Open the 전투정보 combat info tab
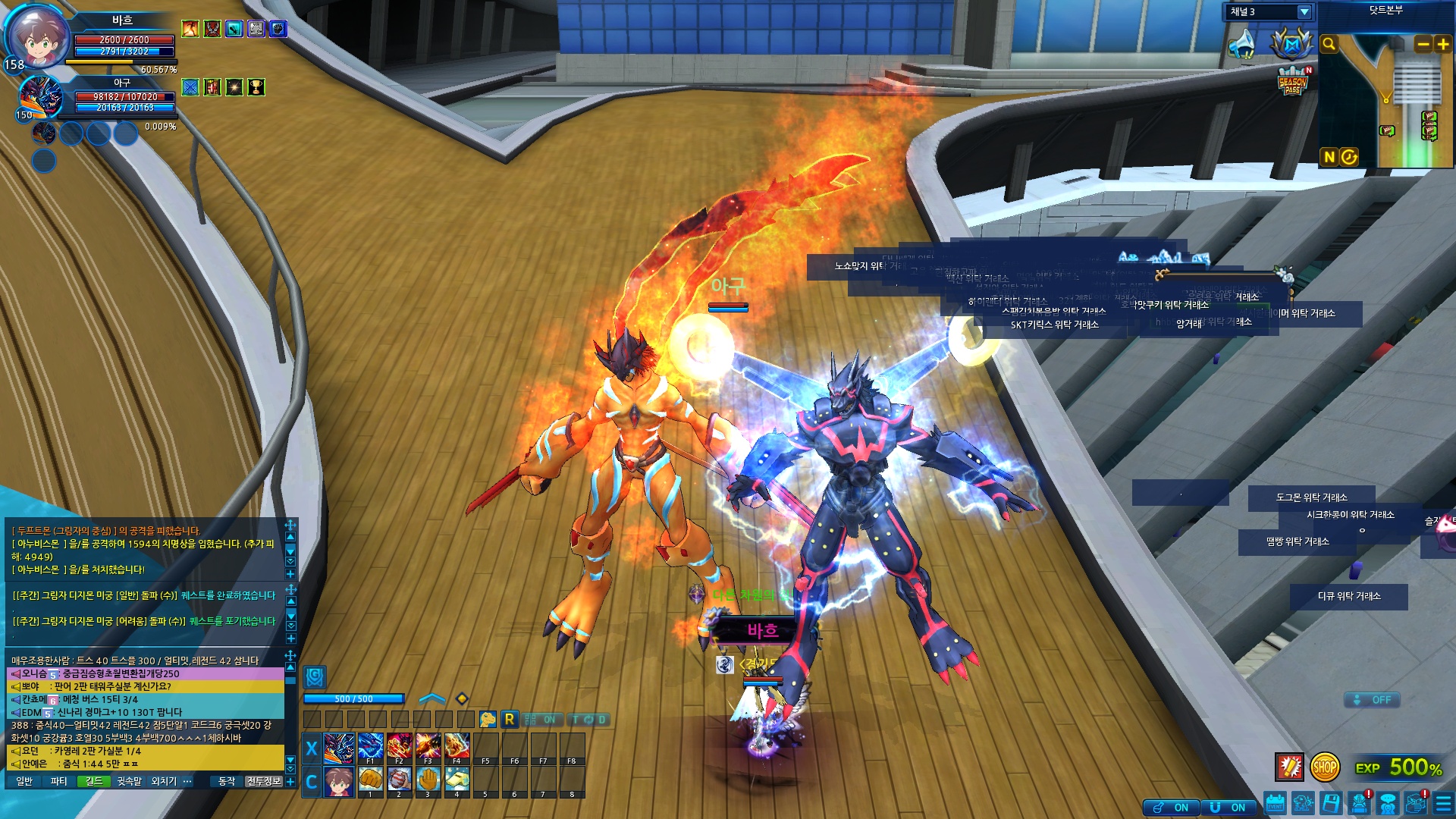 point(263,781)
